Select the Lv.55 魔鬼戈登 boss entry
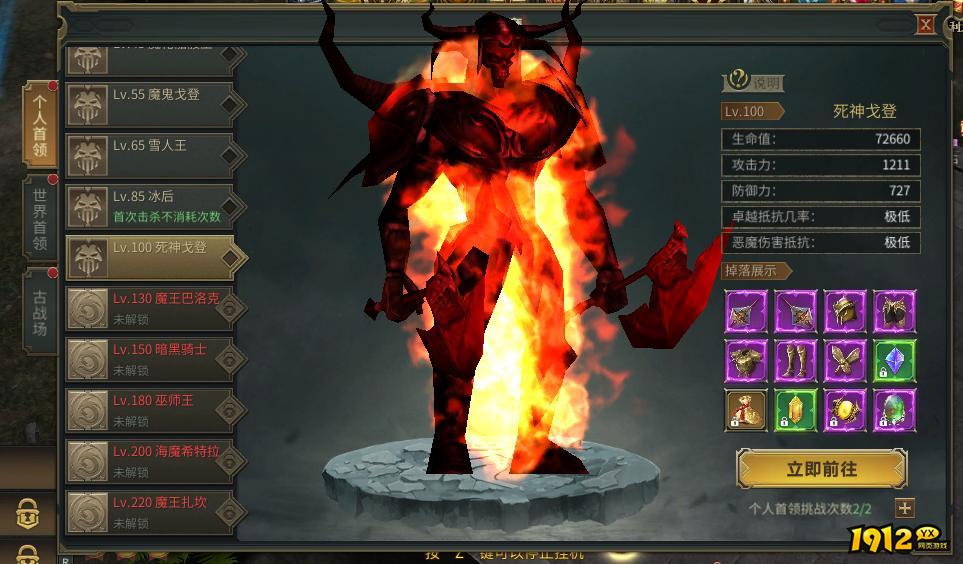963x564 pixels. 150,104
